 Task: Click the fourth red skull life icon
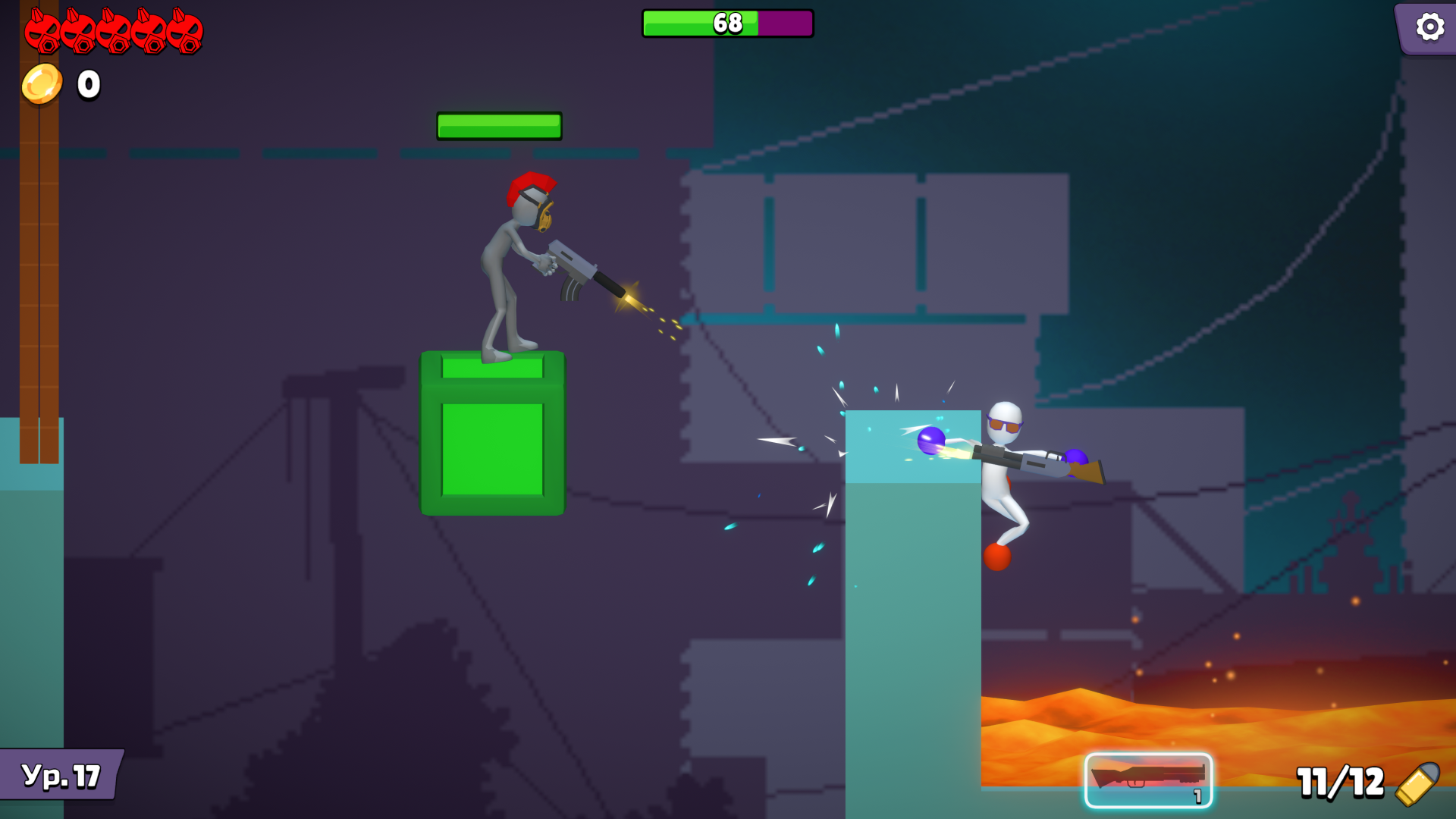(149, 30)
